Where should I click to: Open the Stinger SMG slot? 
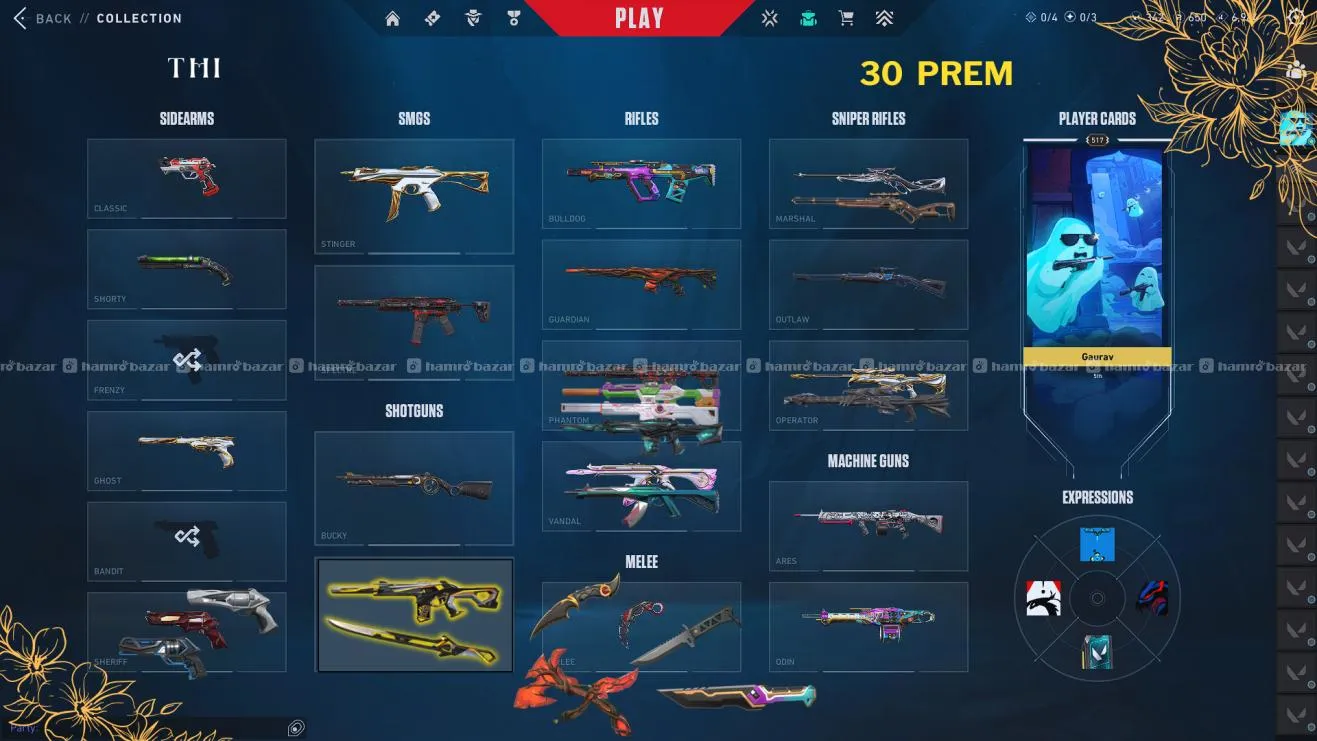(x=414, y=196)
